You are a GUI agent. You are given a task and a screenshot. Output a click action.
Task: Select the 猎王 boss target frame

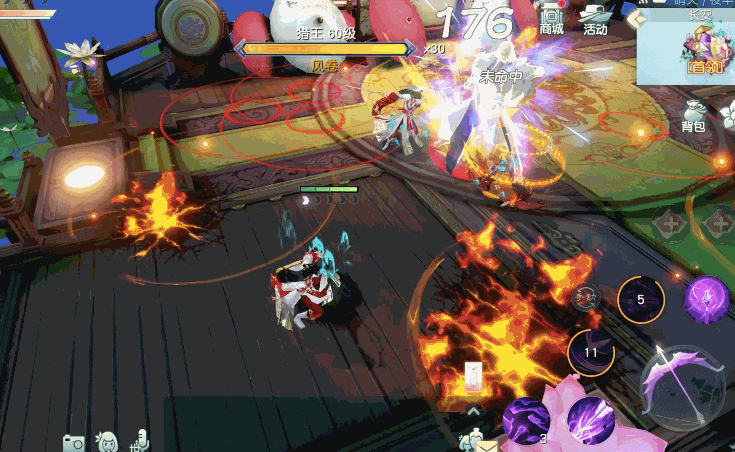324,48
